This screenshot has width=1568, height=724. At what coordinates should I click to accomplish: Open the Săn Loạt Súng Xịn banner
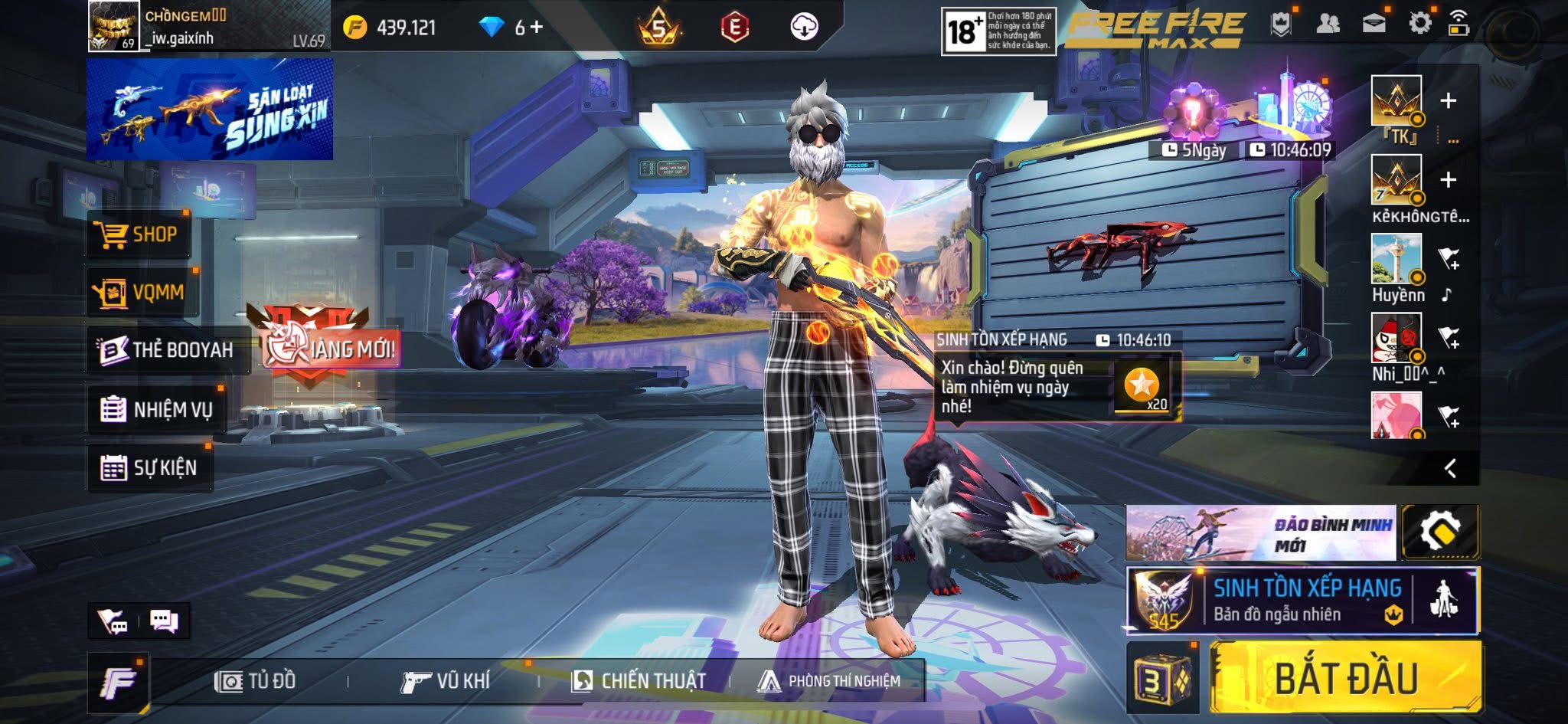[x=210, y=110]
